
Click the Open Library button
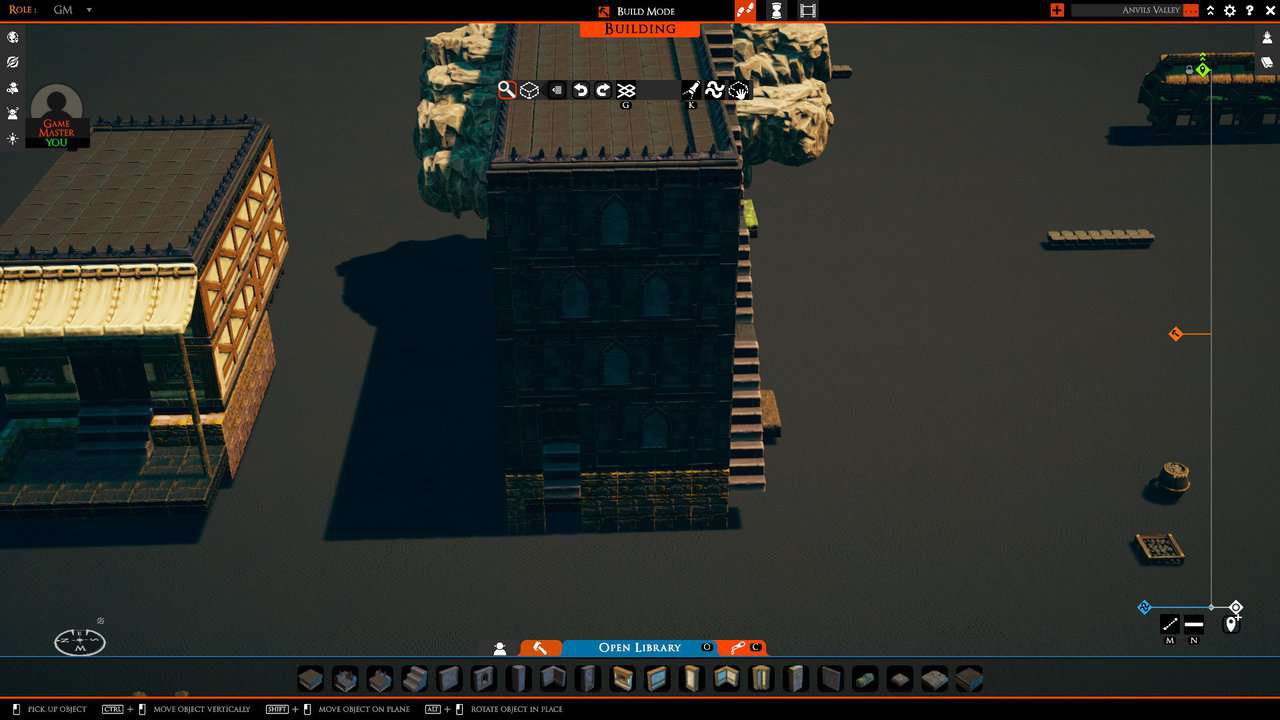tap(639, 648)
